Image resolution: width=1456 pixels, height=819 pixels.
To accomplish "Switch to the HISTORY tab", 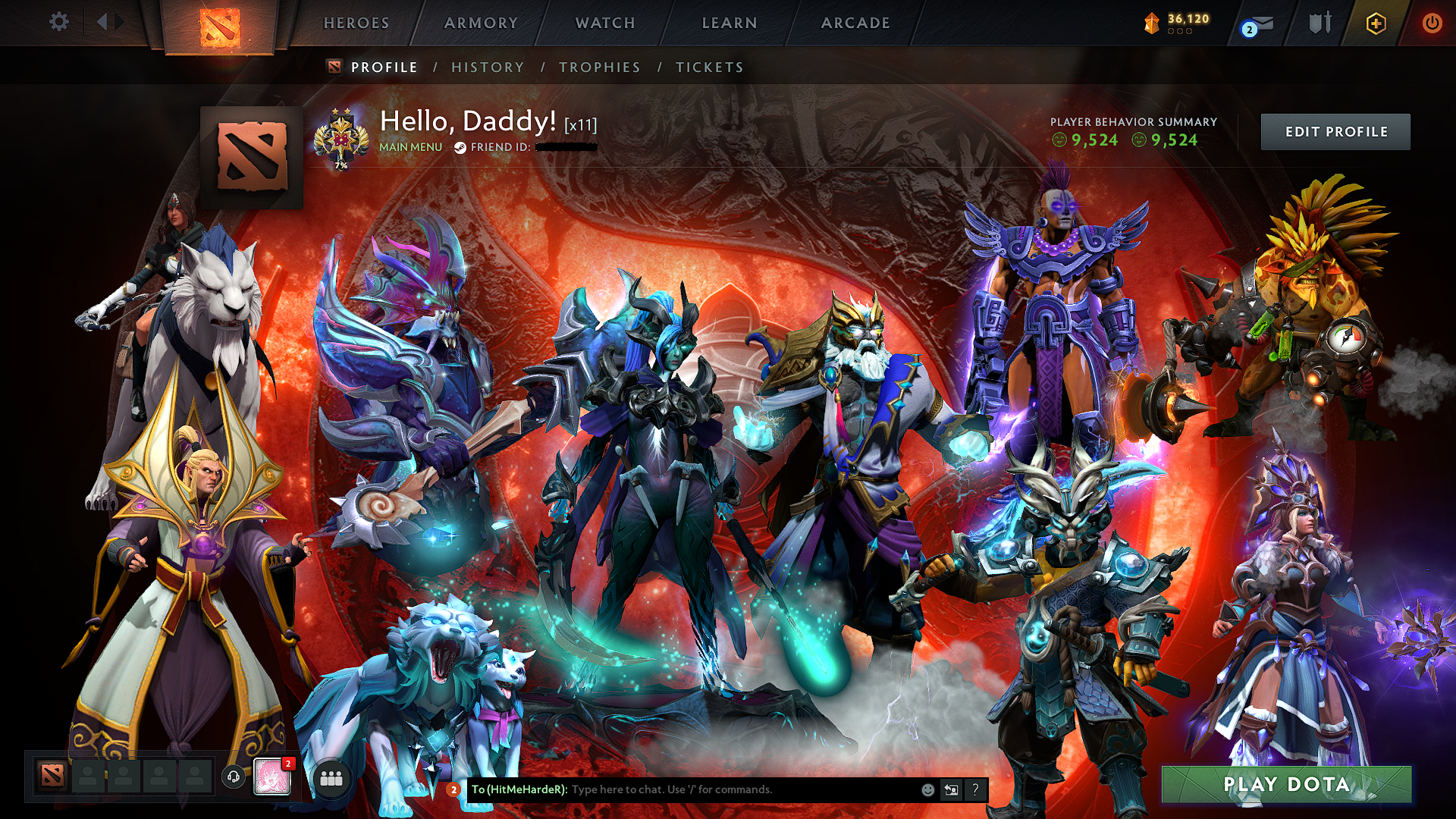I will (x=487, y=67).
